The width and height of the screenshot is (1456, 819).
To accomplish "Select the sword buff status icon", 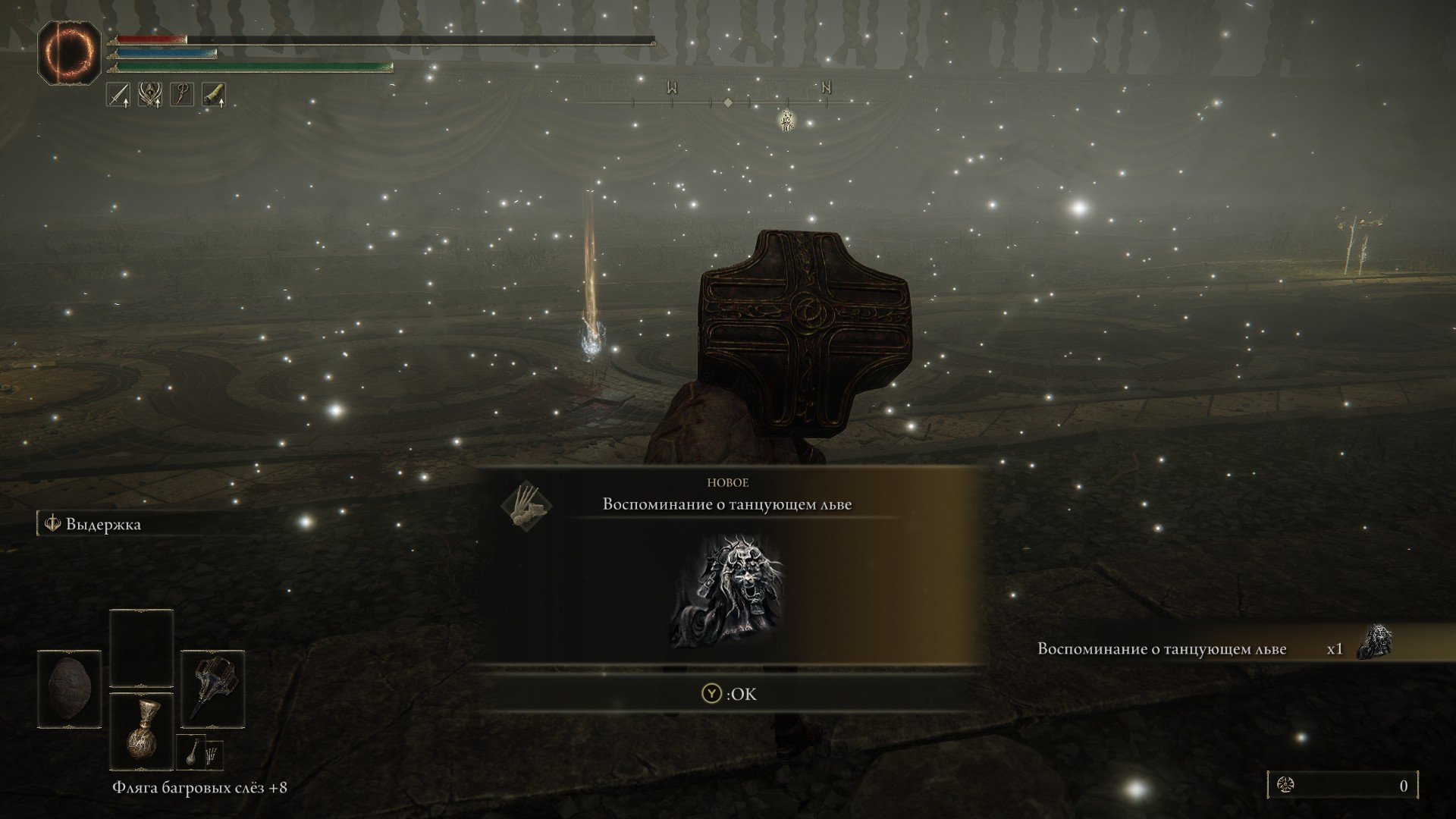I will tap(118, 95).
